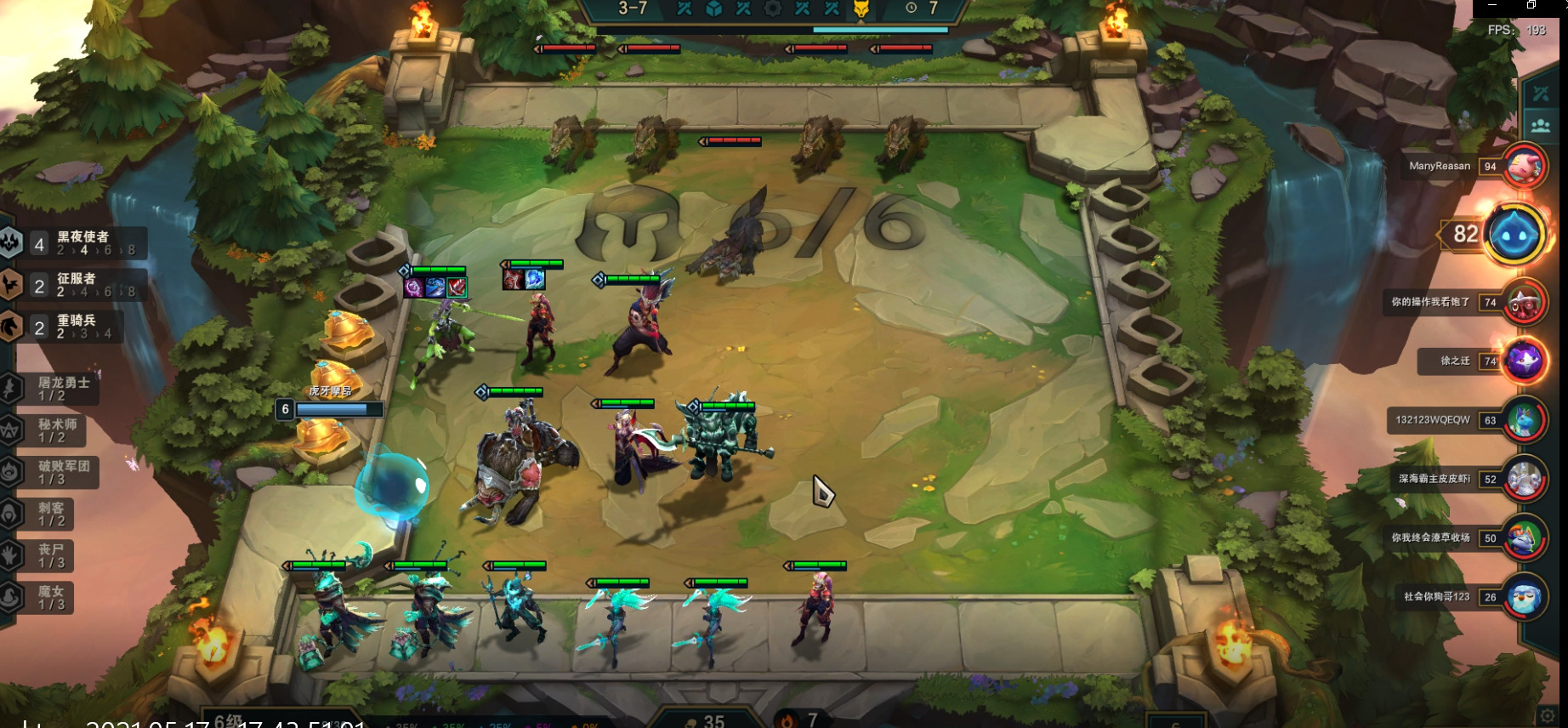View player 你我终会潦草收场's board
The height and width of the screenshot is (728, 1568).
(1523, 538)
